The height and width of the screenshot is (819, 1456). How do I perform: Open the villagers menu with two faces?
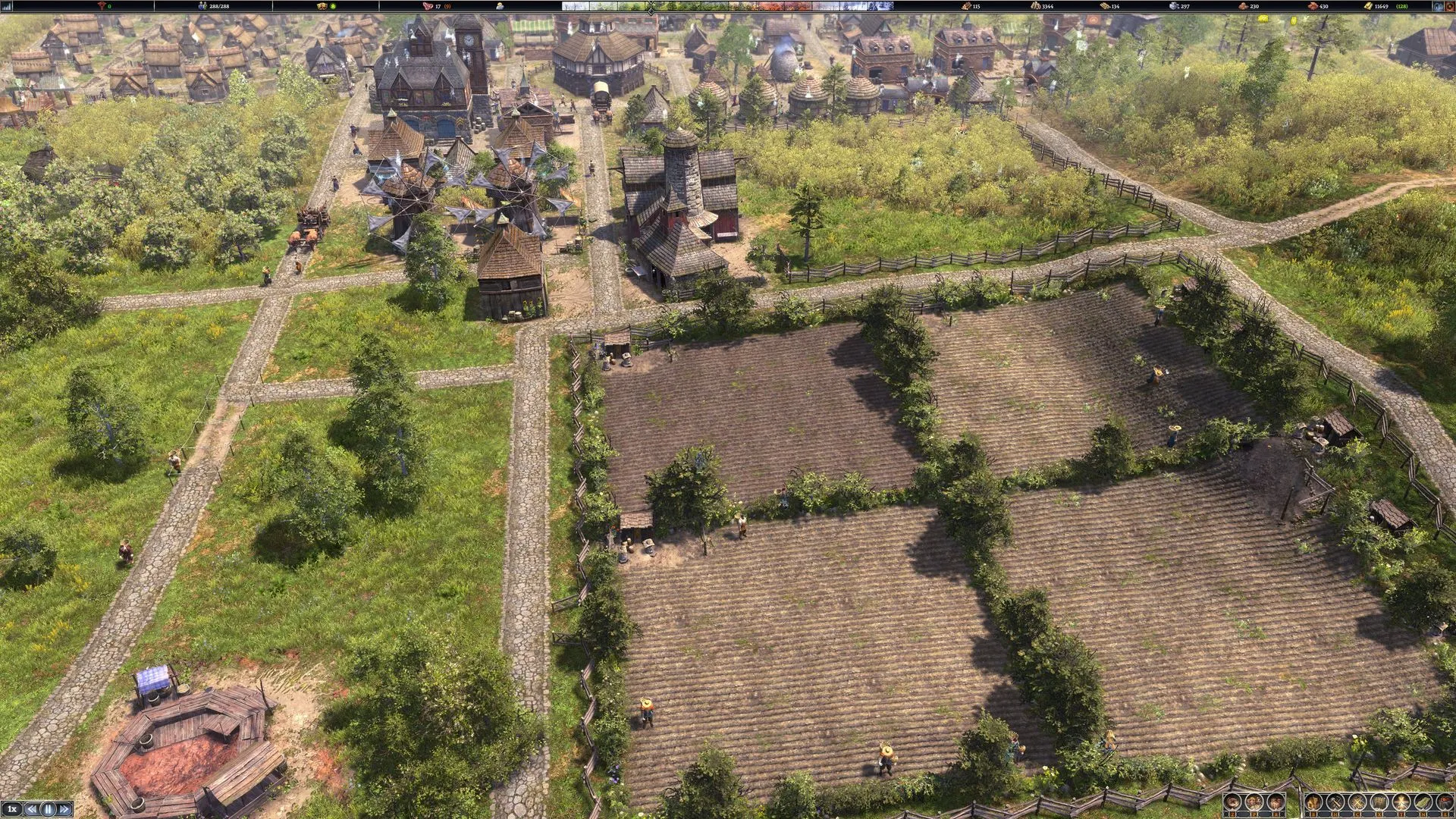[x=1254, y=802]
